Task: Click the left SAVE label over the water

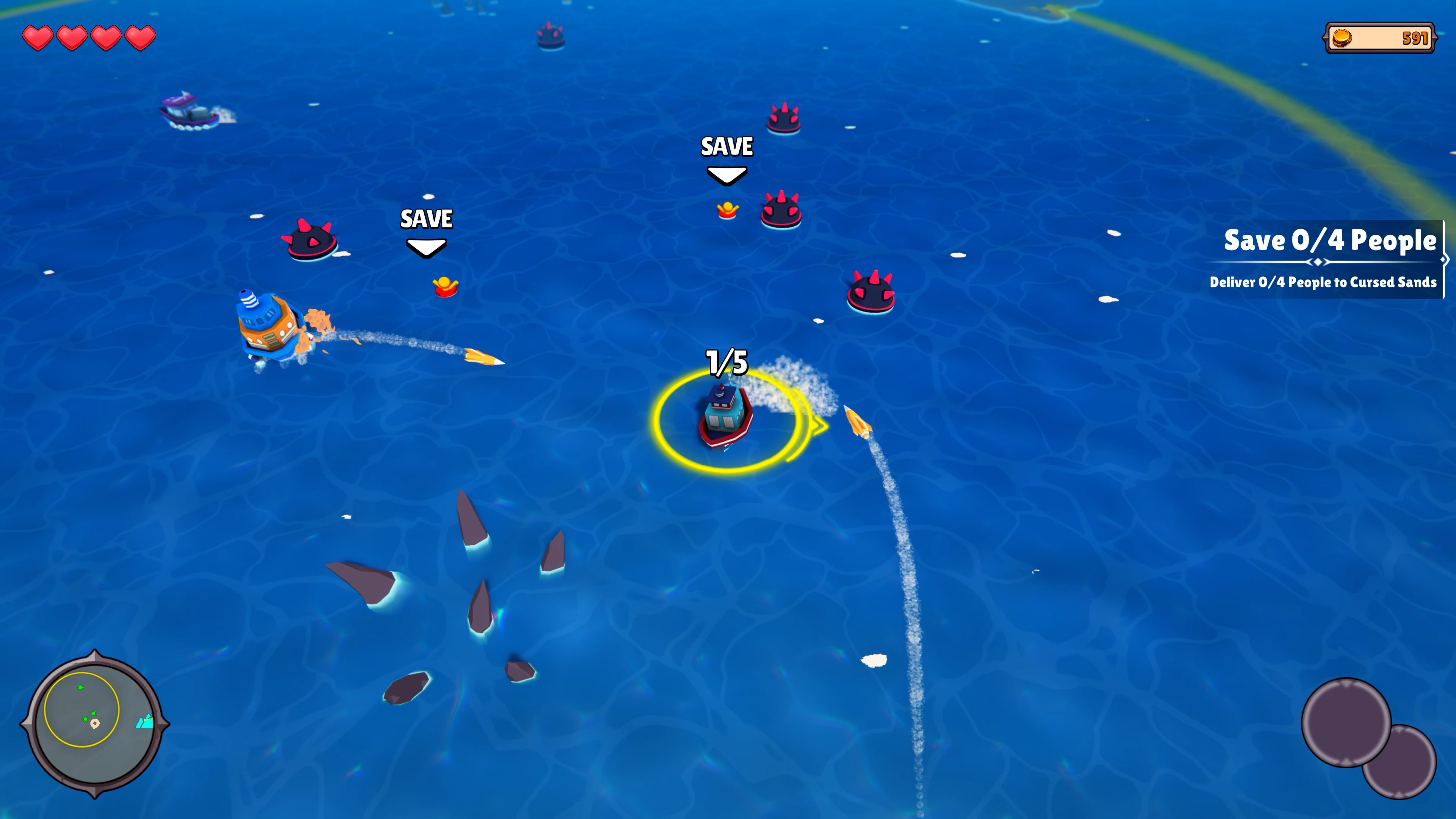Action: point(427,220)
